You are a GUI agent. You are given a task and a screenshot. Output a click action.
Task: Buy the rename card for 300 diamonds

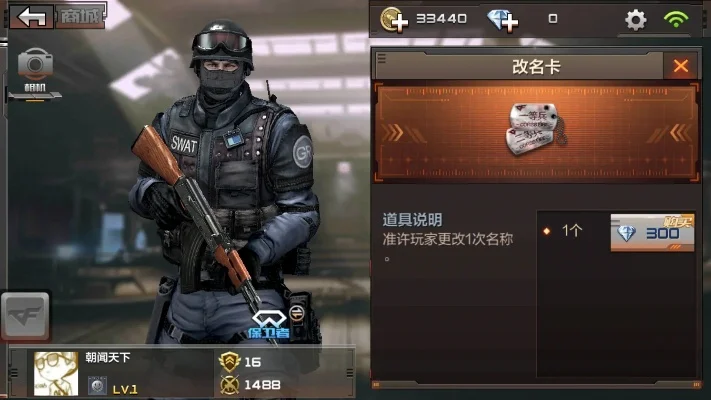(652, 232)
